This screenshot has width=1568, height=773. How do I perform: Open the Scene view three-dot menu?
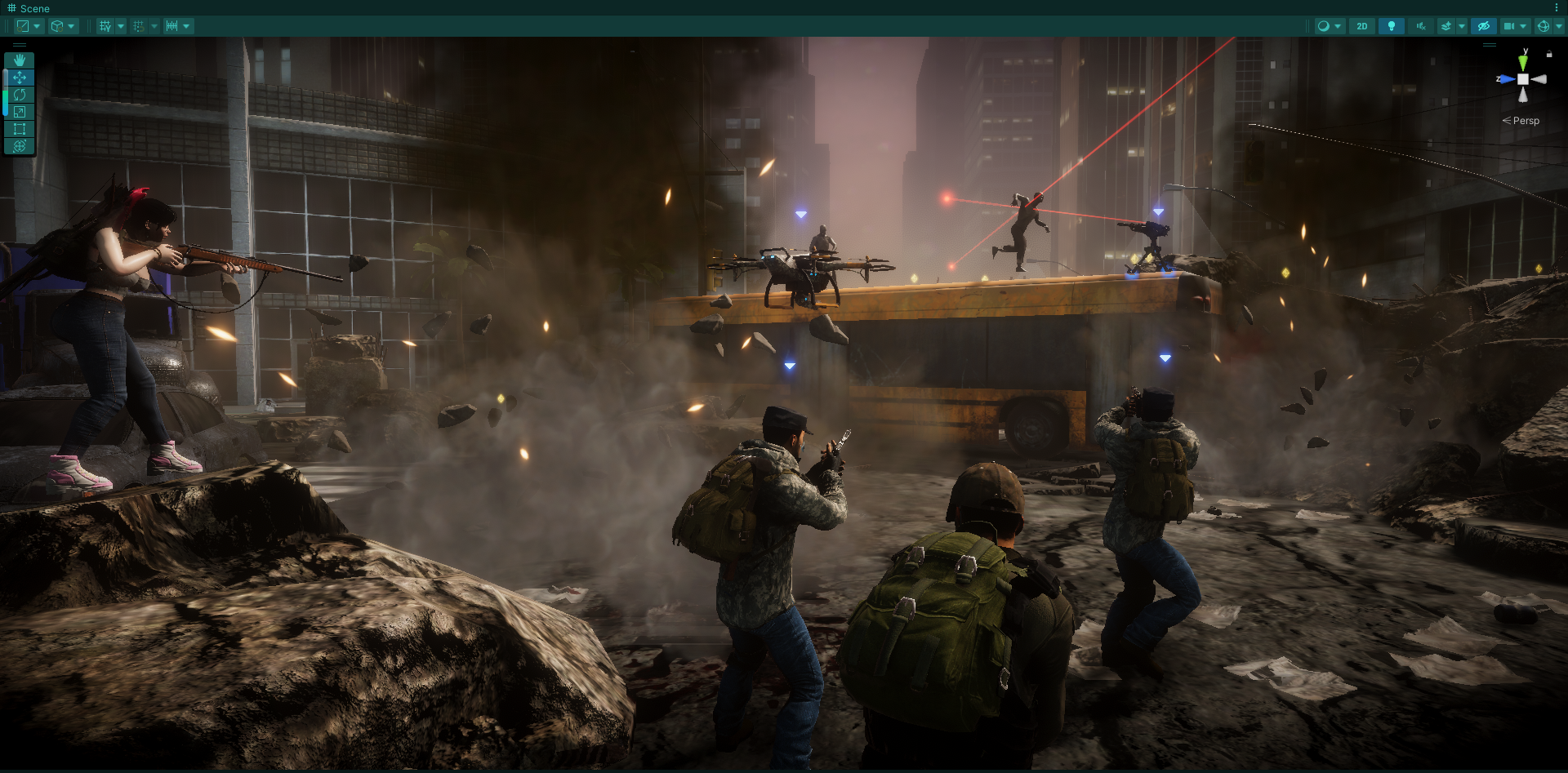click(x=1557, y=8)
